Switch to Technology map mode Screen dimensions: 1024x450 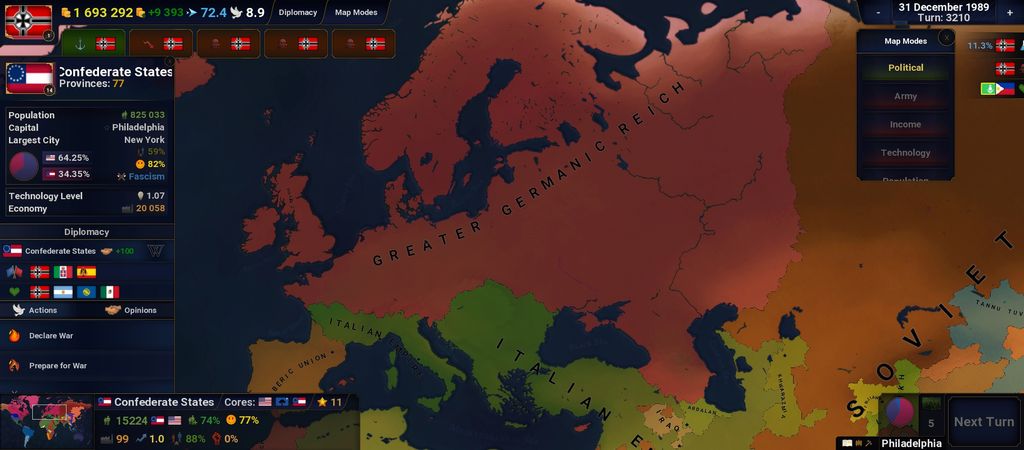tap(905, 153)
